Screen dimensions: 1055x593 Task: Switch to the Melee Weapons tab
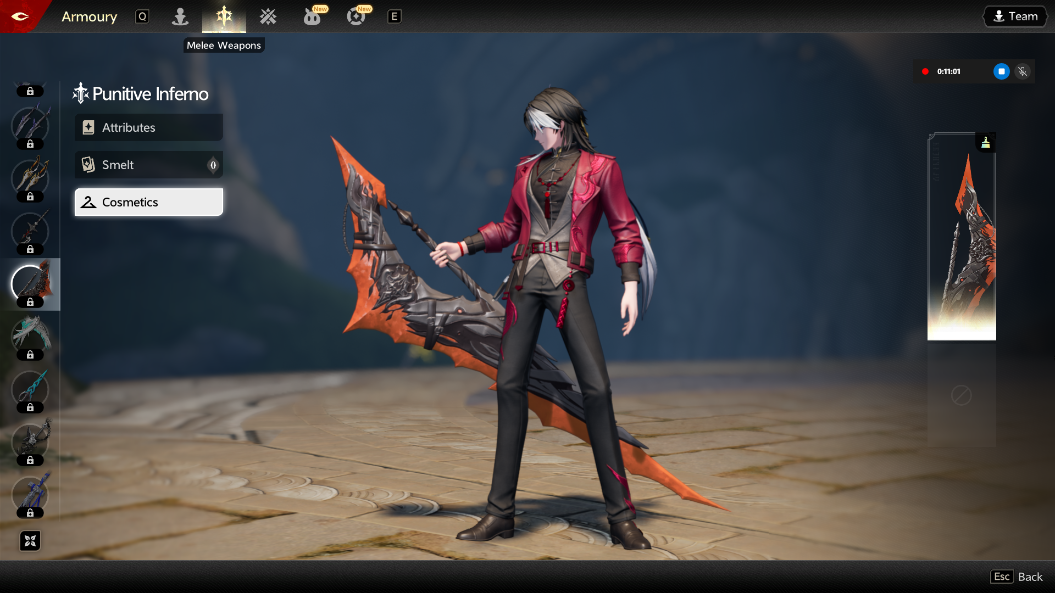coord(224,16)
